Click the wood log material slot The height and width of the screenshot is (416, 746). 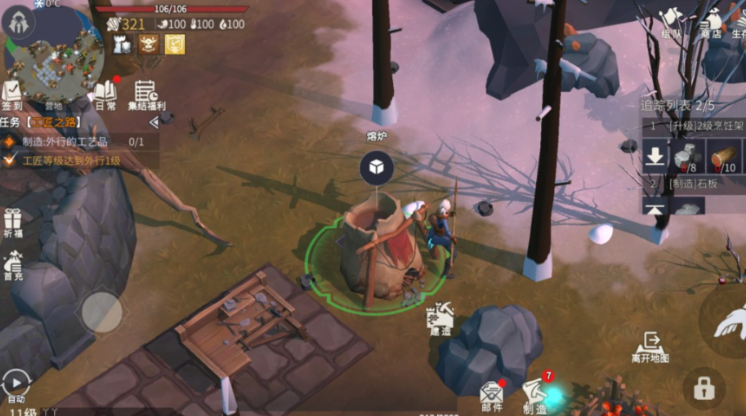pyautogui.click(x=723, y=157)
